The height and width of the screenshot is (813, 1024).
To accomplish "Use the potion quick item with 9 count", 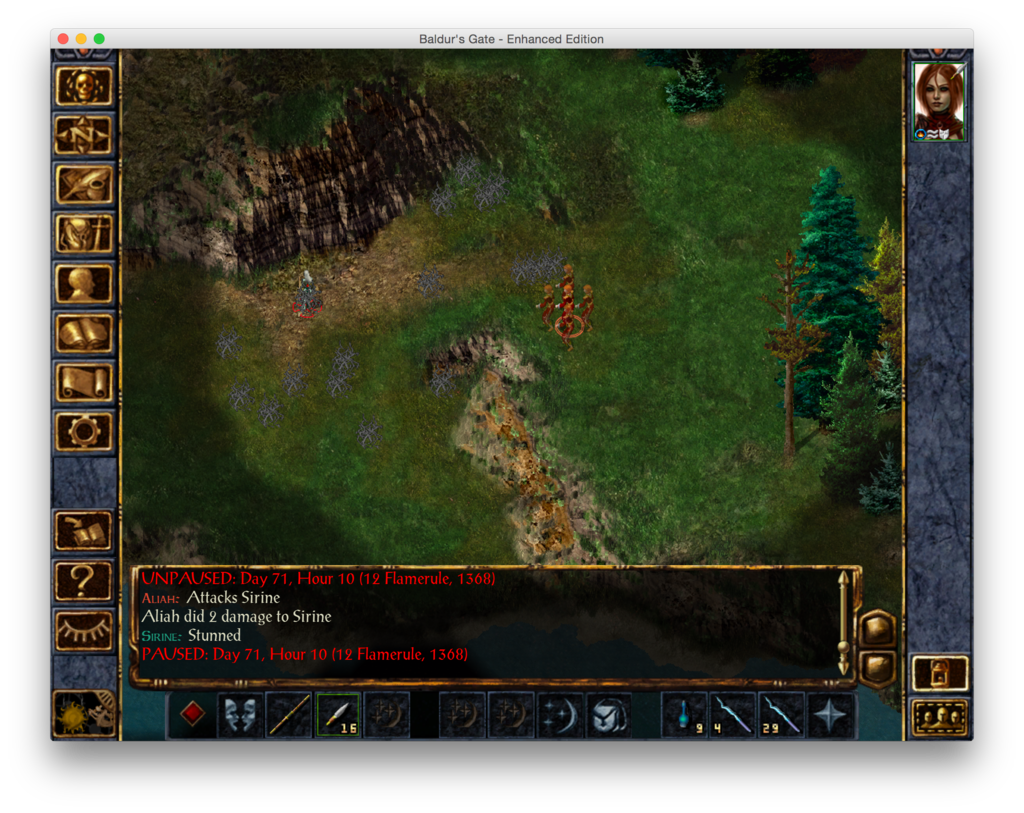I will (684, 715).
